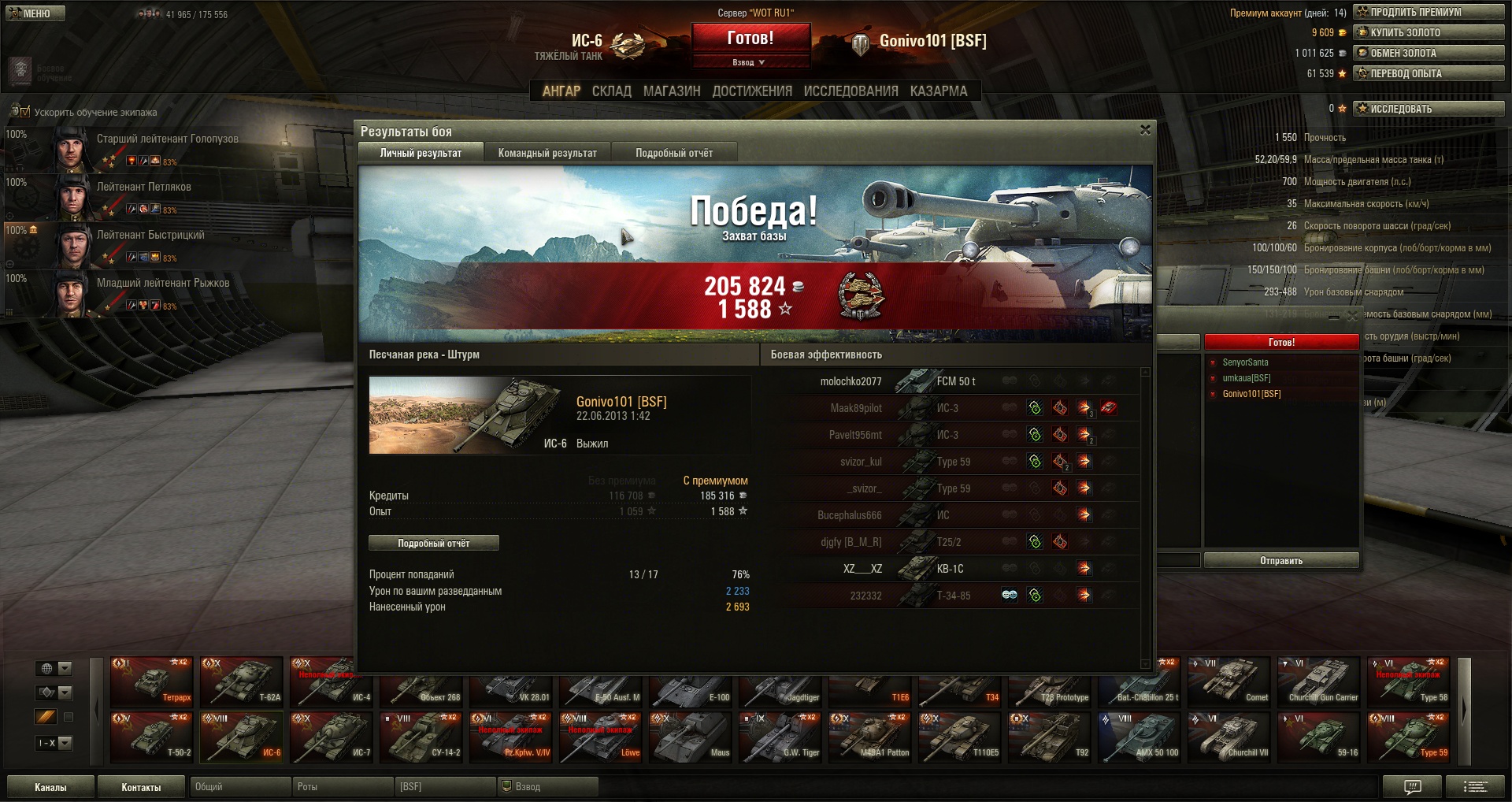This screenshot has height=802, width=1512.
Task: Open the Исследования tech tree
Action: click(850, 91)
